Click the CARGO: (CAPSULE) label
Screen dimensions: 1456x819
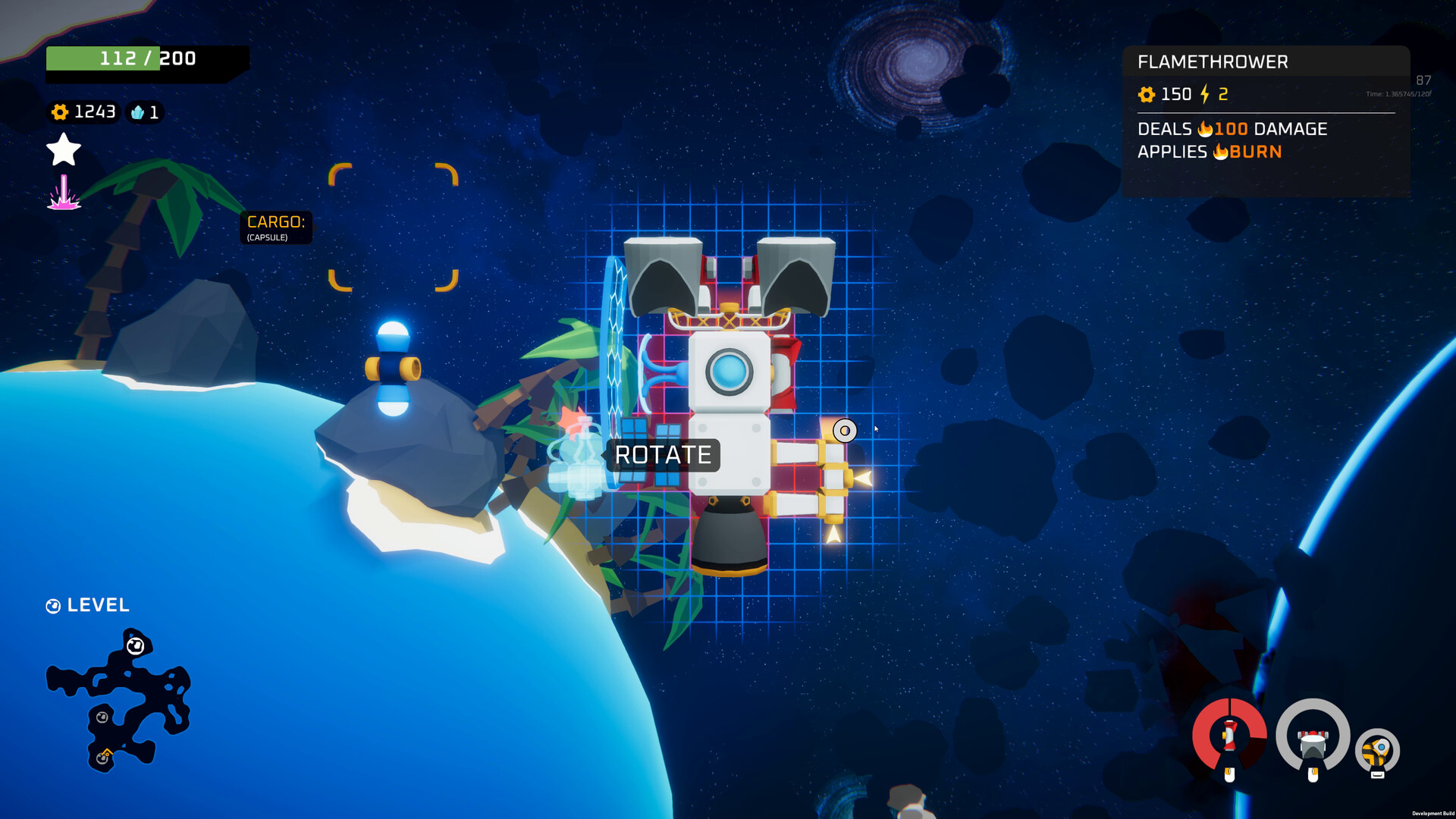point(275,227)
